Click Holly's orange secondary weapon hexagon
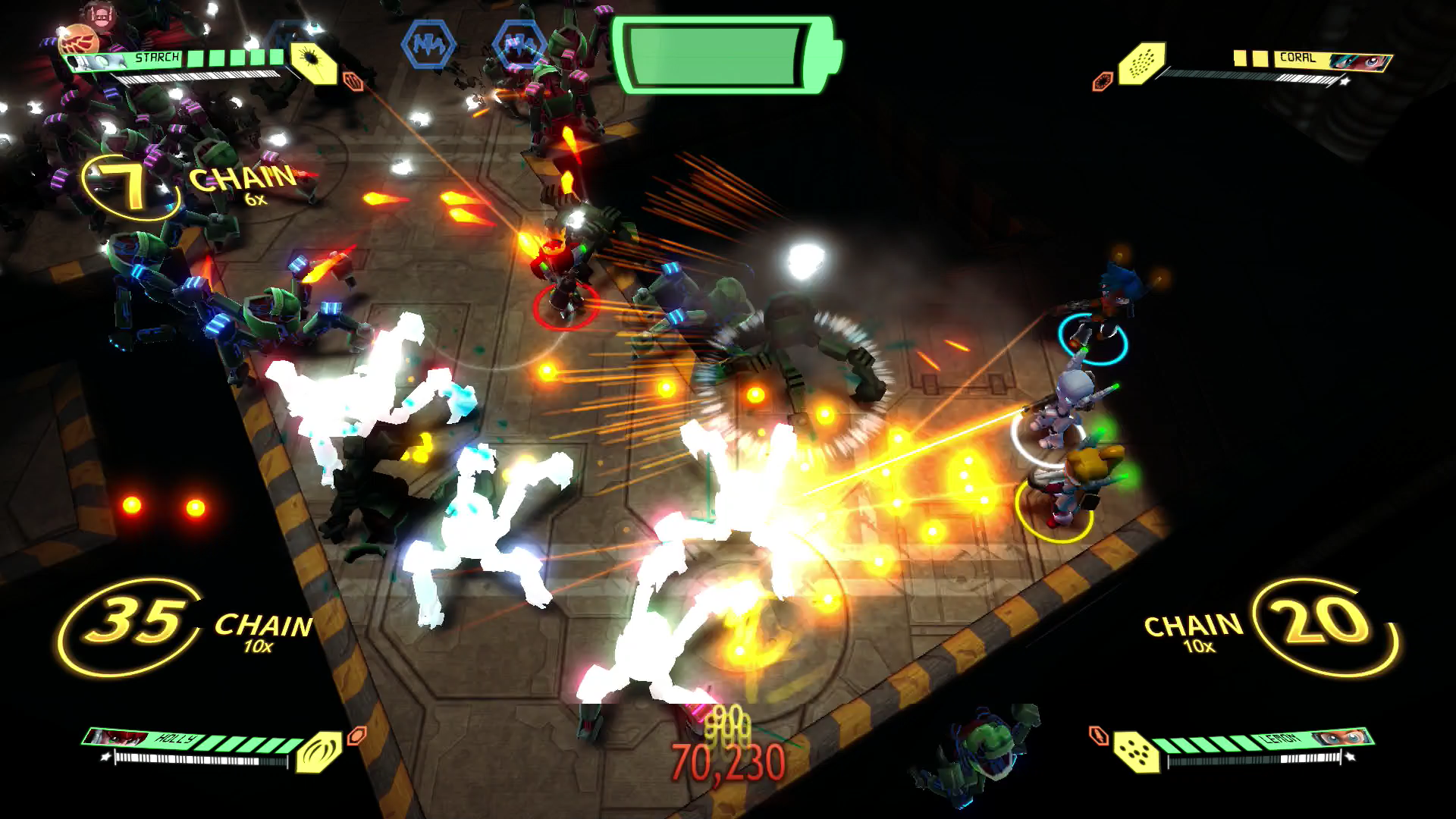This screenshot has height=819, width=1456. [x=356, y=735]
